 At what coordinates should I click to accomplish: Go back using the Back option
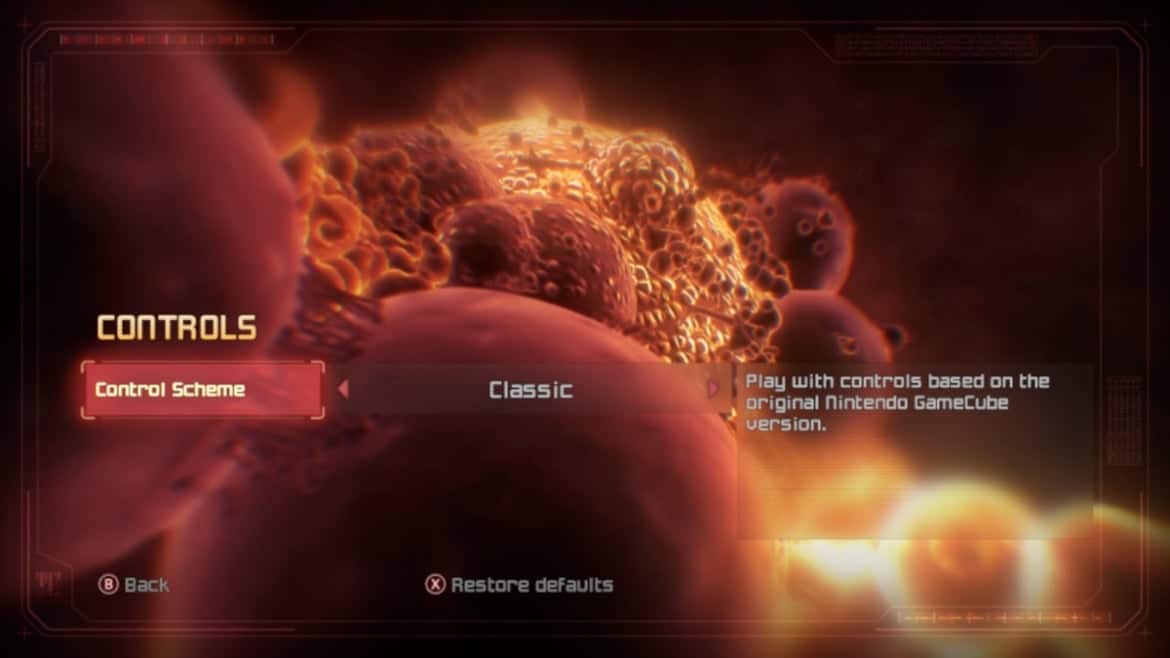point(134,585)
